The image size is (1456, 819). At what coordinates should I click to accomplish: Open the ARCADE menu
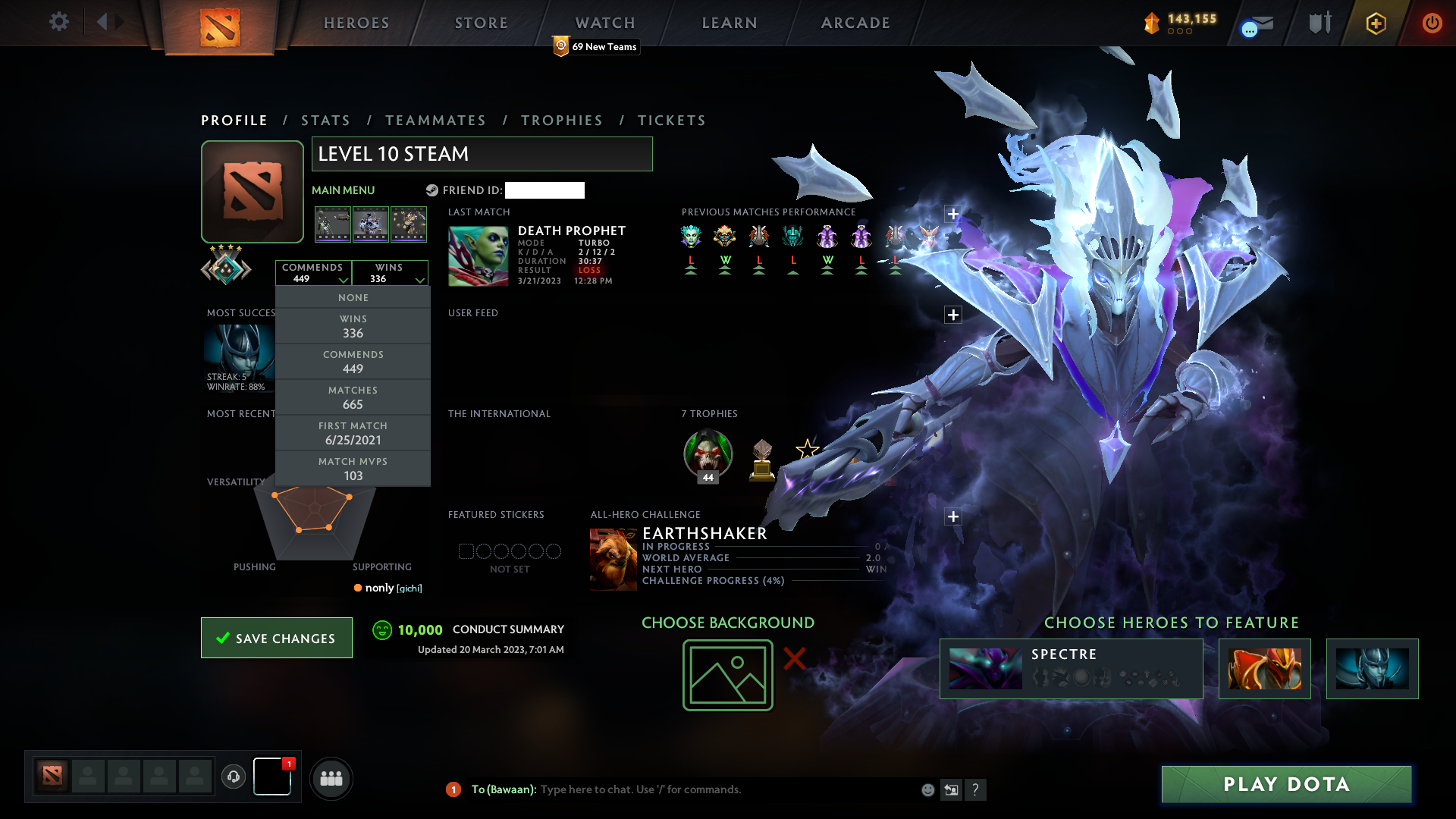pyautogui.click(x=855, y=23)
